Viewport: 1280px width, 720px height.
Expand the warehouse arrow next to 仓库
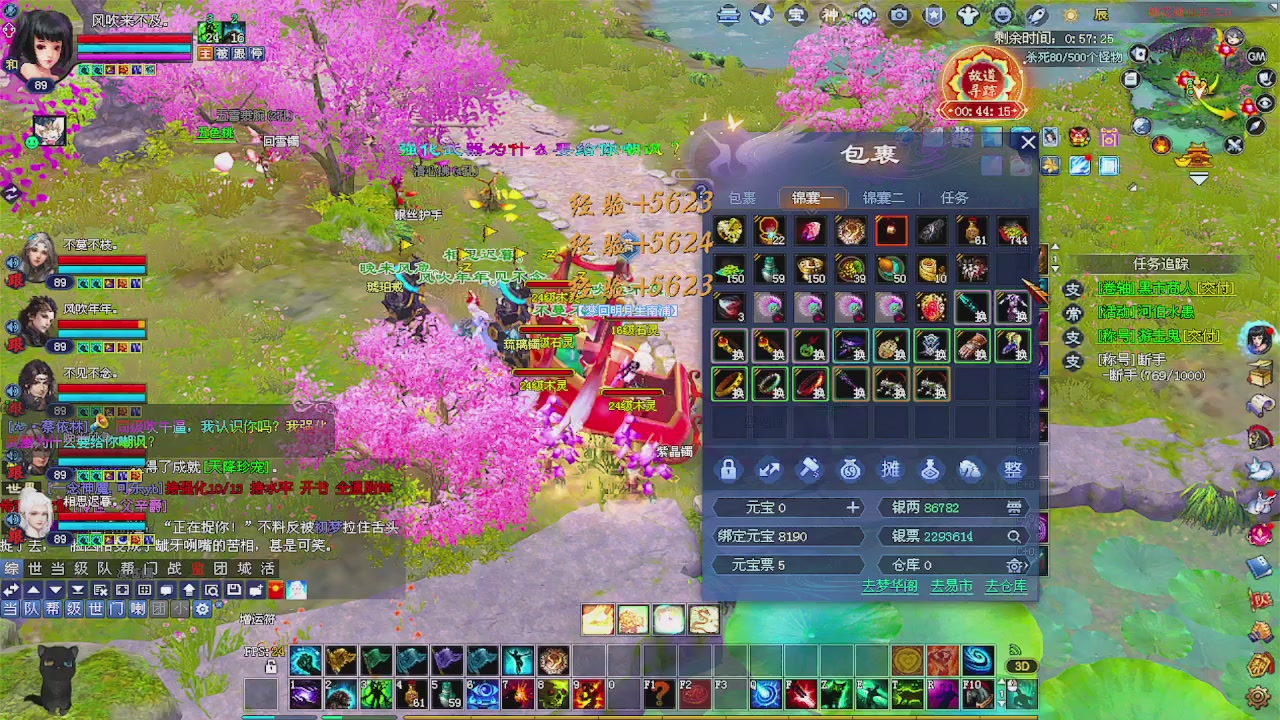coord(1025,565)
